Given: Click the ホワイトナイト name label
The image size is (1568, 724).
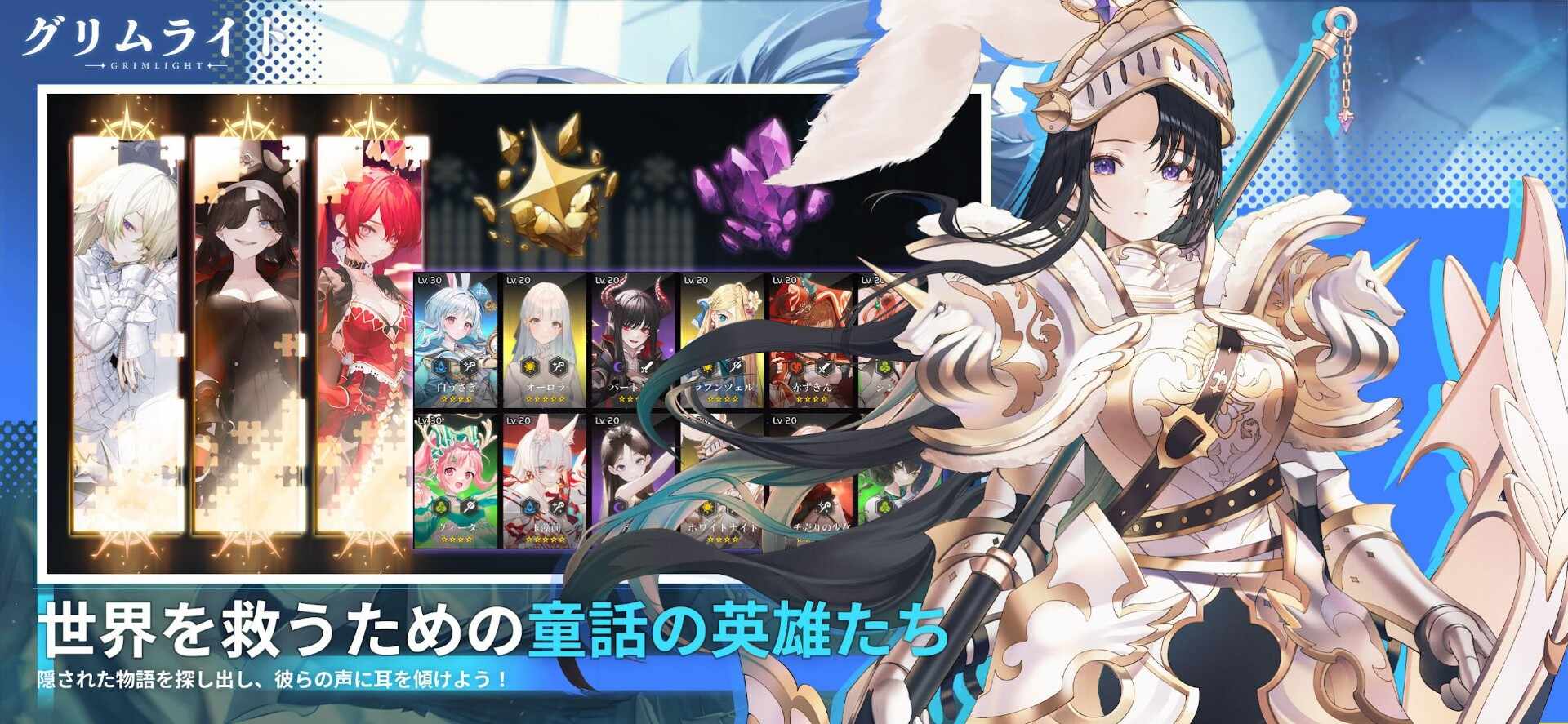Looking at the screenshot, I should [722, 527].
